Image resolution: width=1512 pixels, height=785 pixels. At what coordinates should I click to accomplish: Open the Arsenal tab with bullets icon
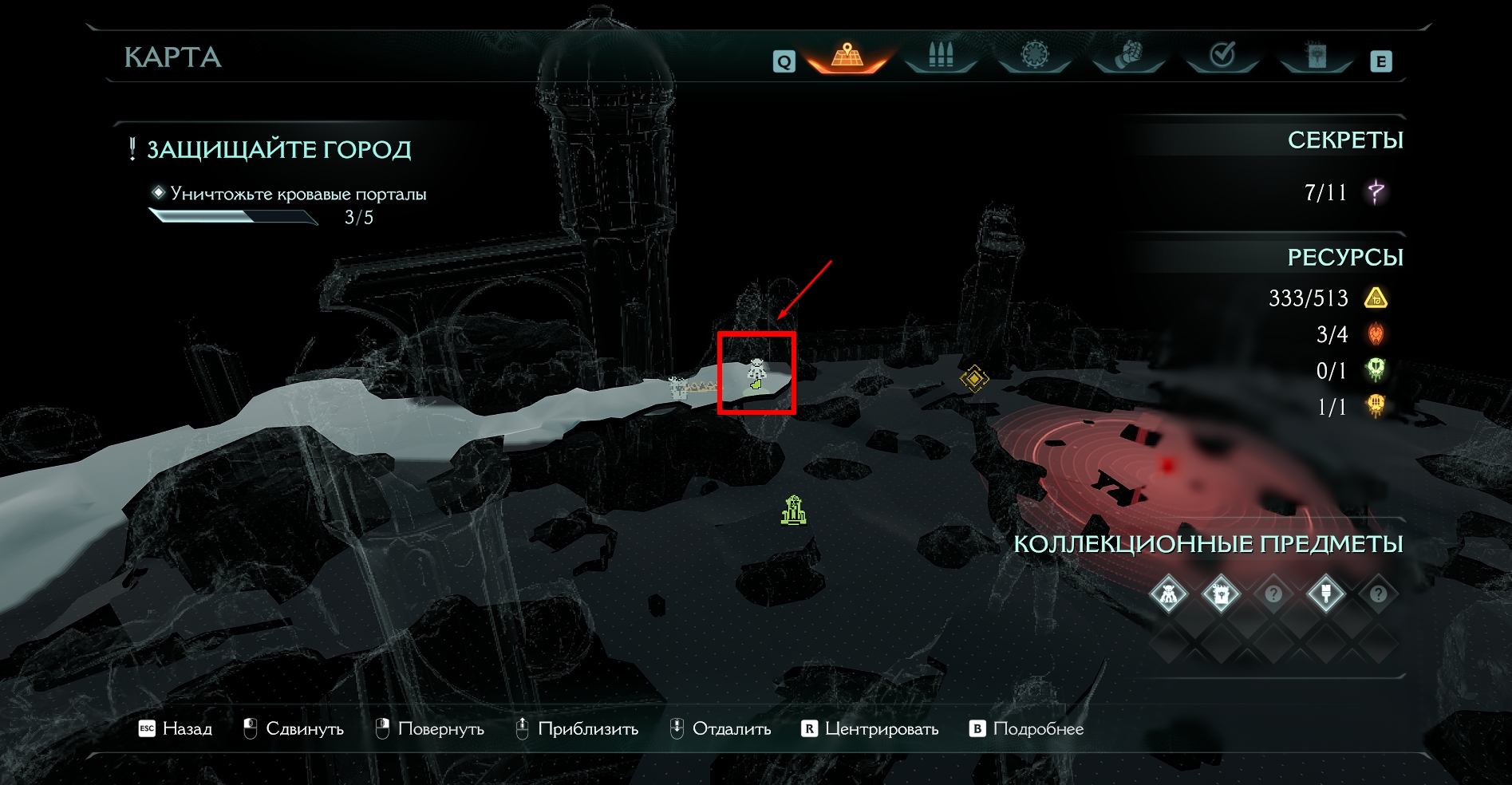coord(941,56)
